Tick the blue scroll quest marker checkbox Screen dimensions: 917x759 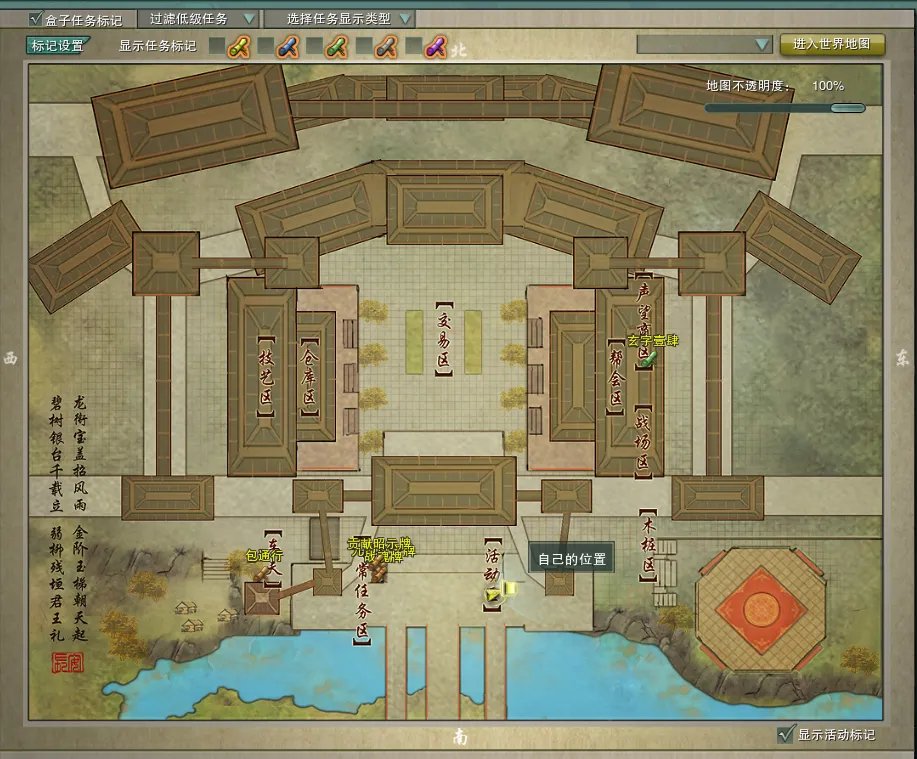(x=265, y=46)
